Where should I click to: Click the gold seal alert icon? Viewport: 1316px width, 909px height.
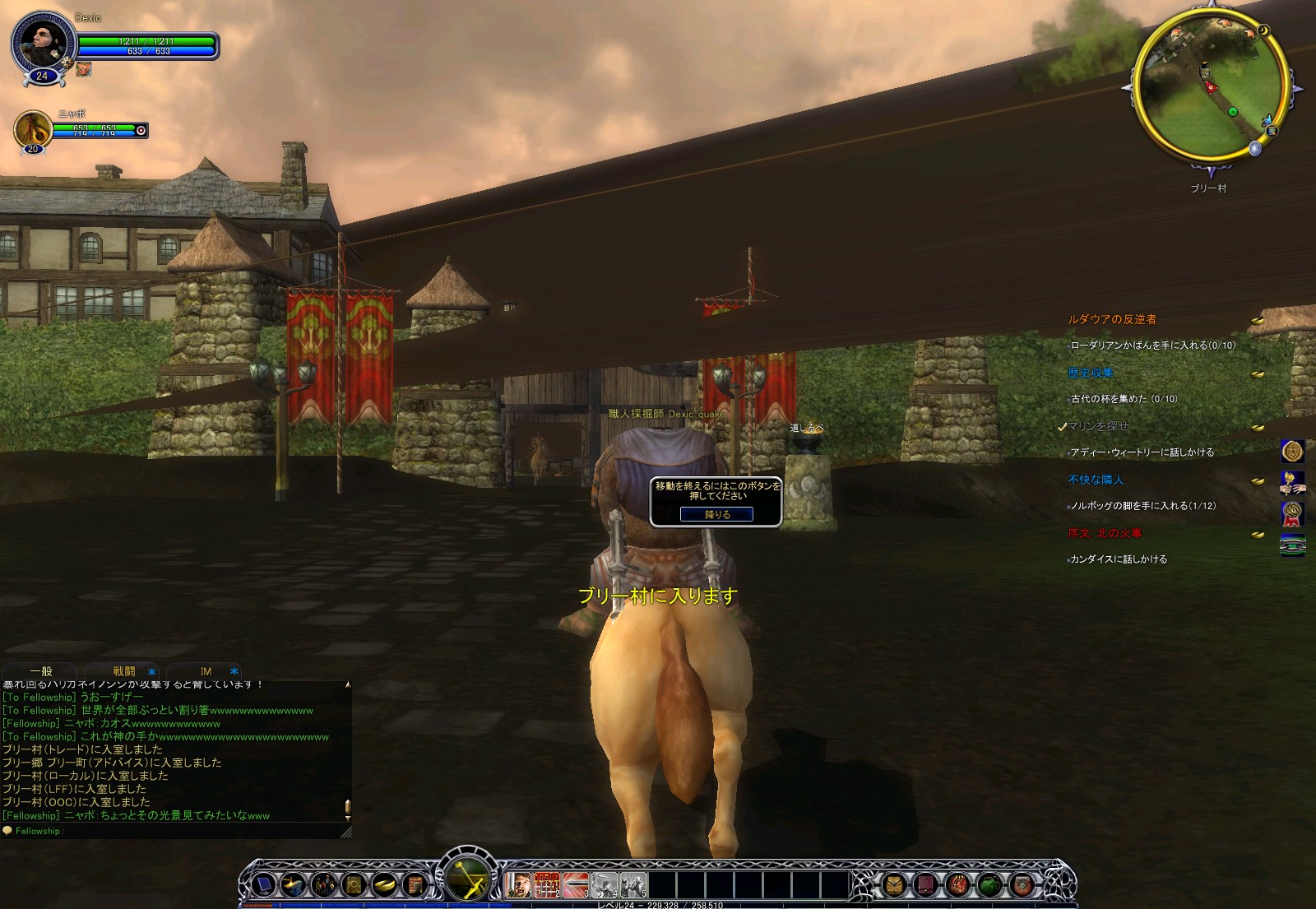click(1292, 451)
